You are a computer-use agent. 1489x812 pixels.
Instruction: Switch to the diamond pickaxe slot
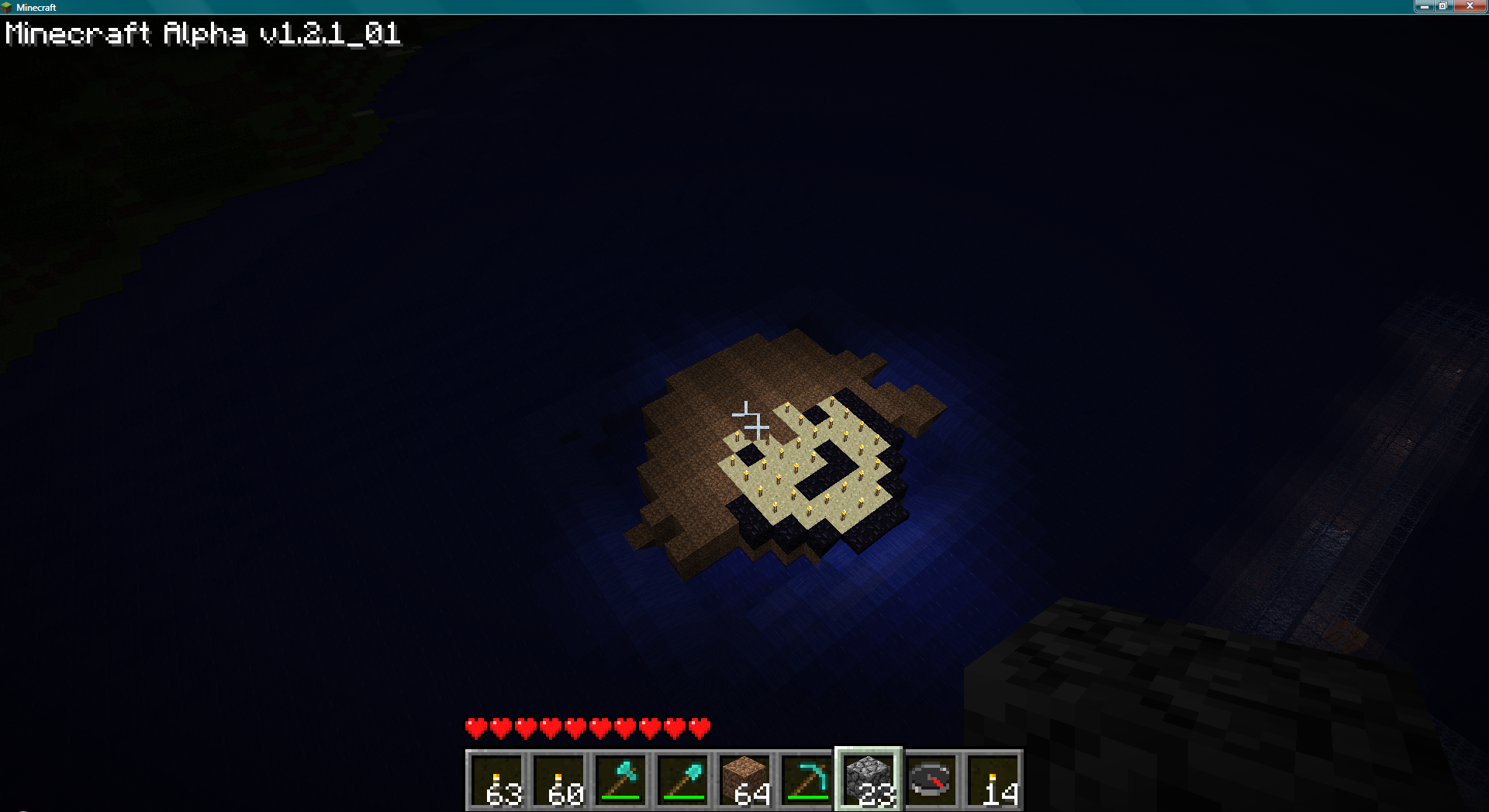807,779
